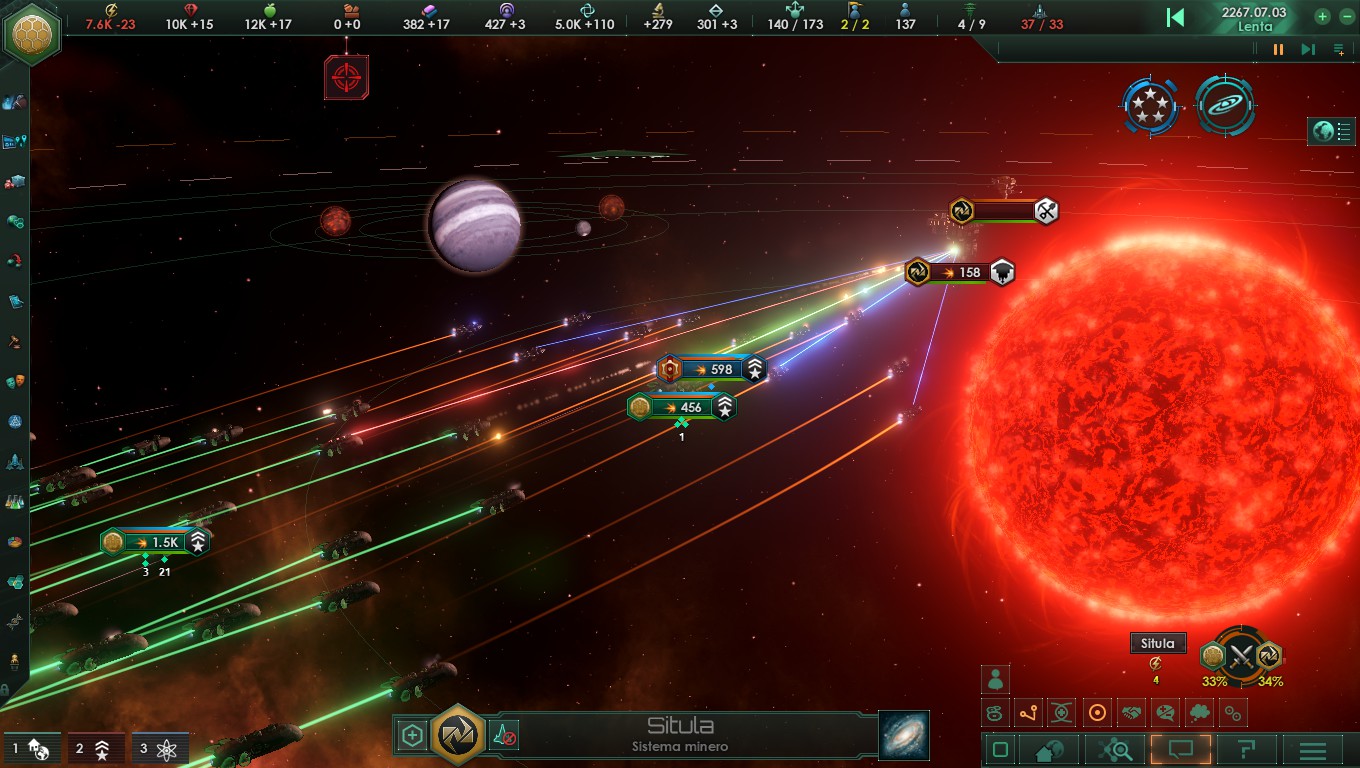Viewport: 1360px width, 768px height.
Task: Open the chat speech bubble button
Action: 1181,750
